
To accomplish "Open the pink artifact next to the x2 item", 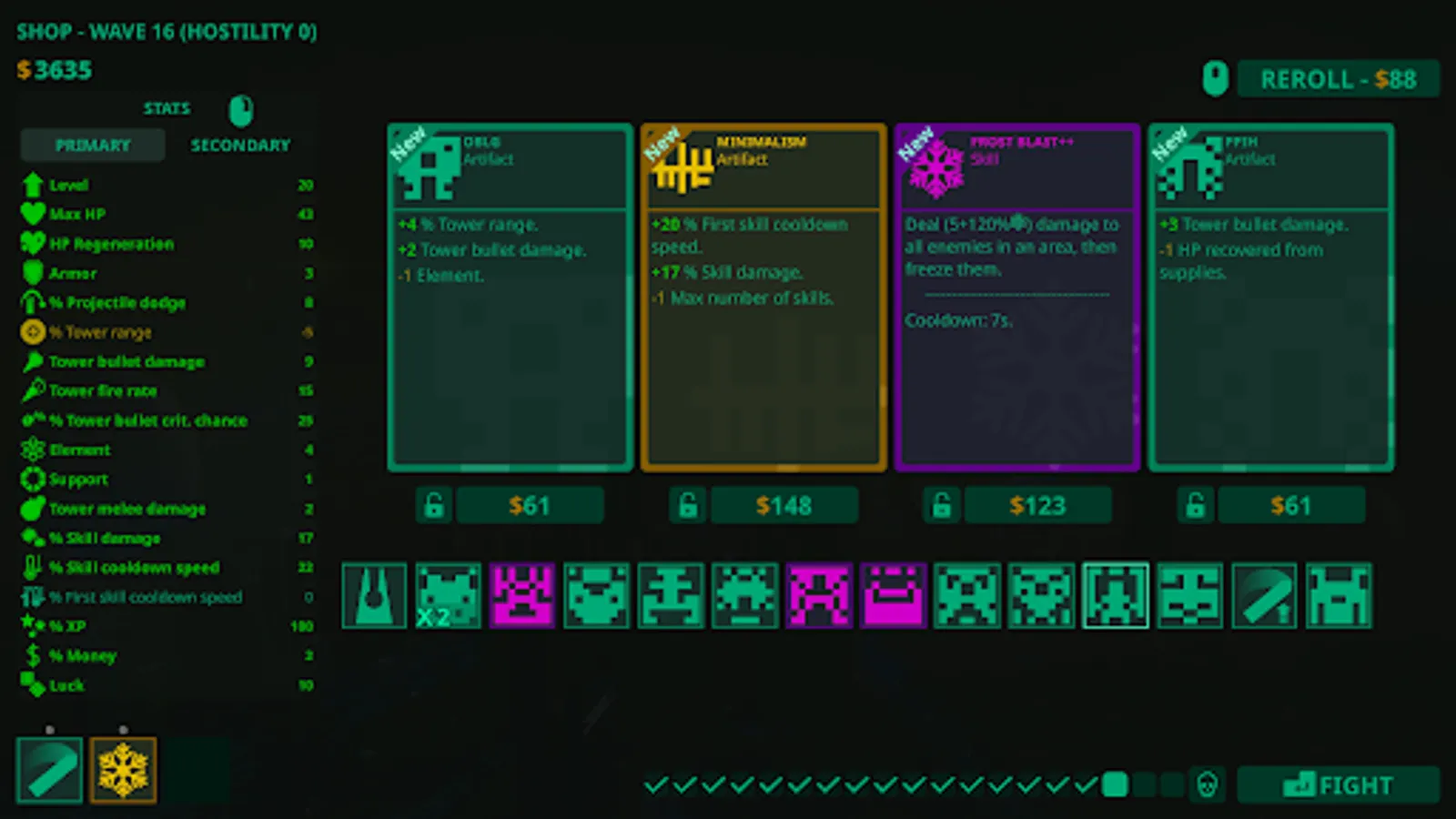I will pyautogui.click(x=521, y=596).
